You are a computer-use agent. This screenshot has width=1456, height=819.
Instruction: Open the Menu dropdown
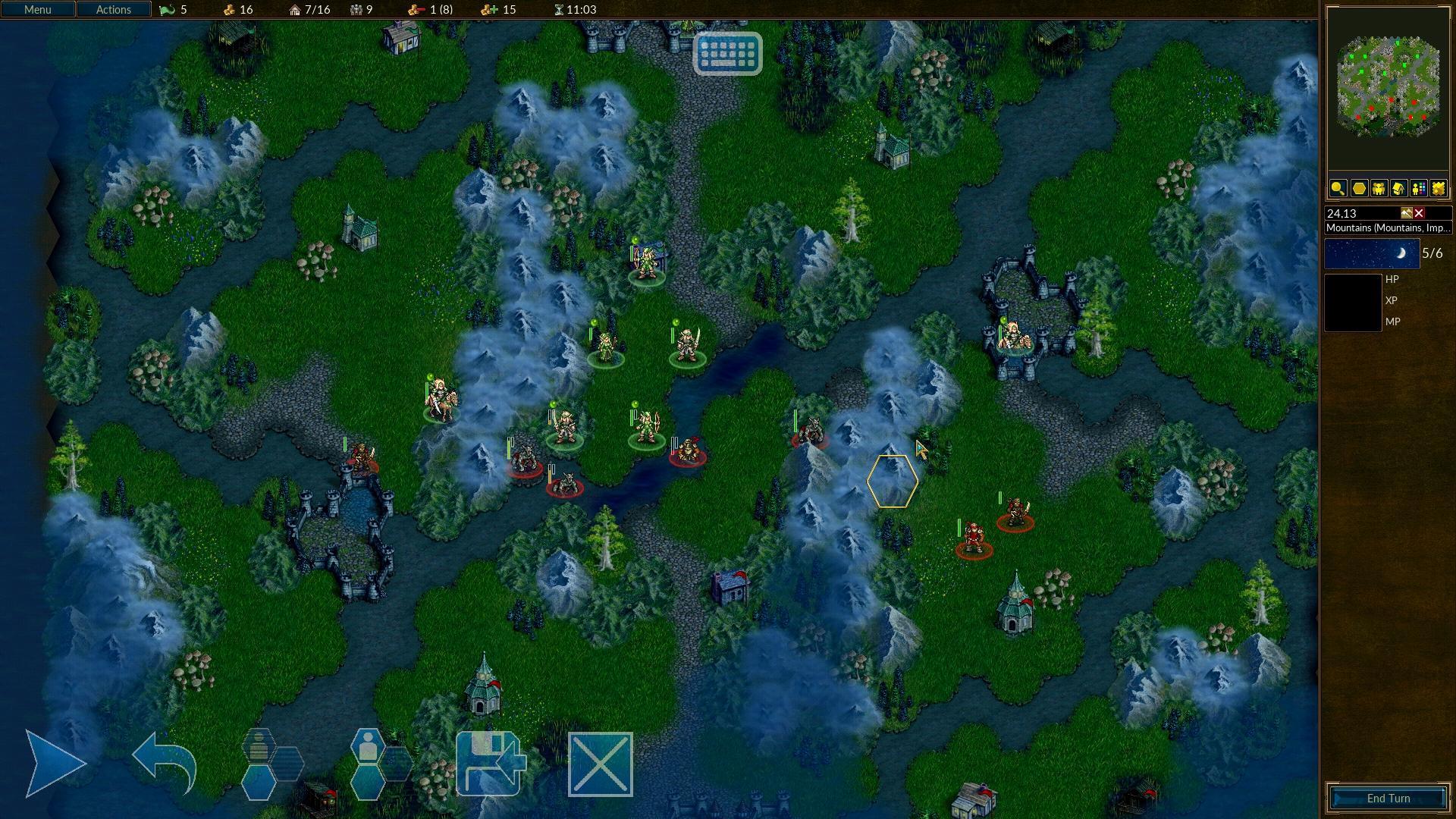pos(36,9)
